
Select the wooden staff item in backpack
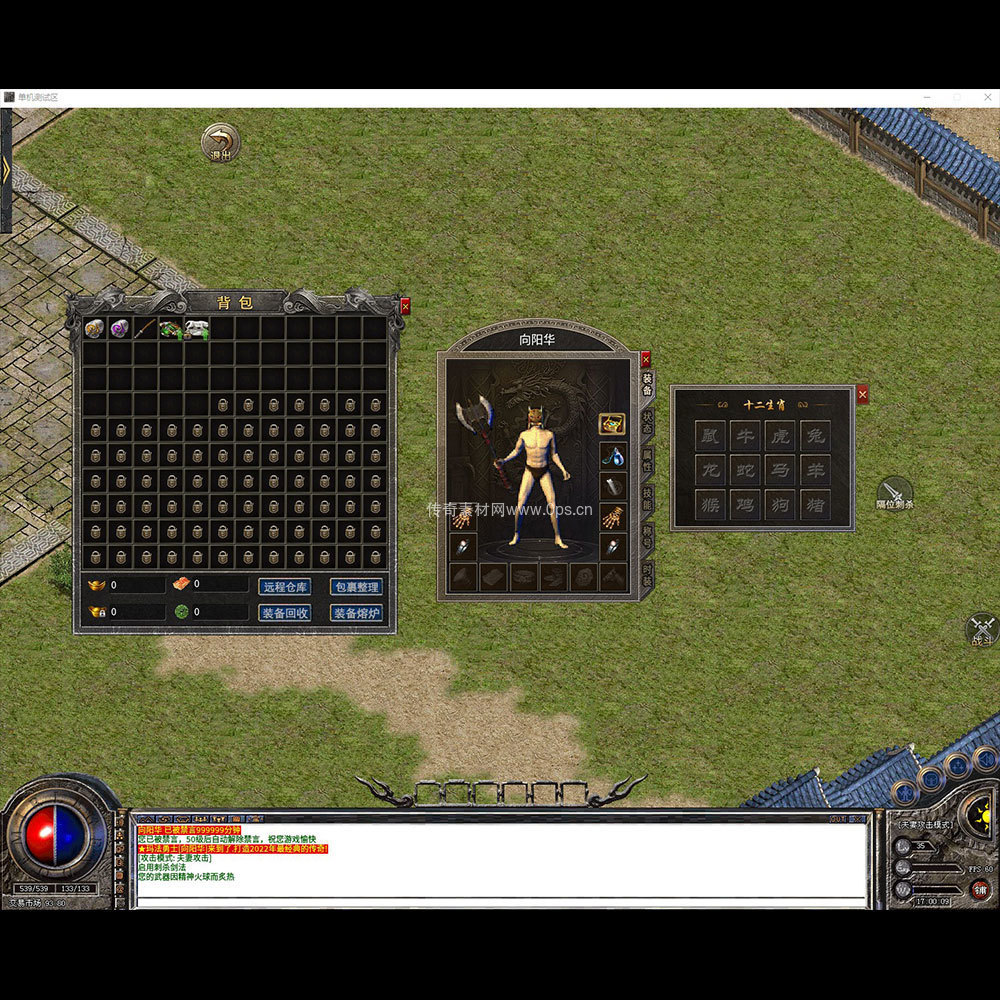[x=146, y=328]
